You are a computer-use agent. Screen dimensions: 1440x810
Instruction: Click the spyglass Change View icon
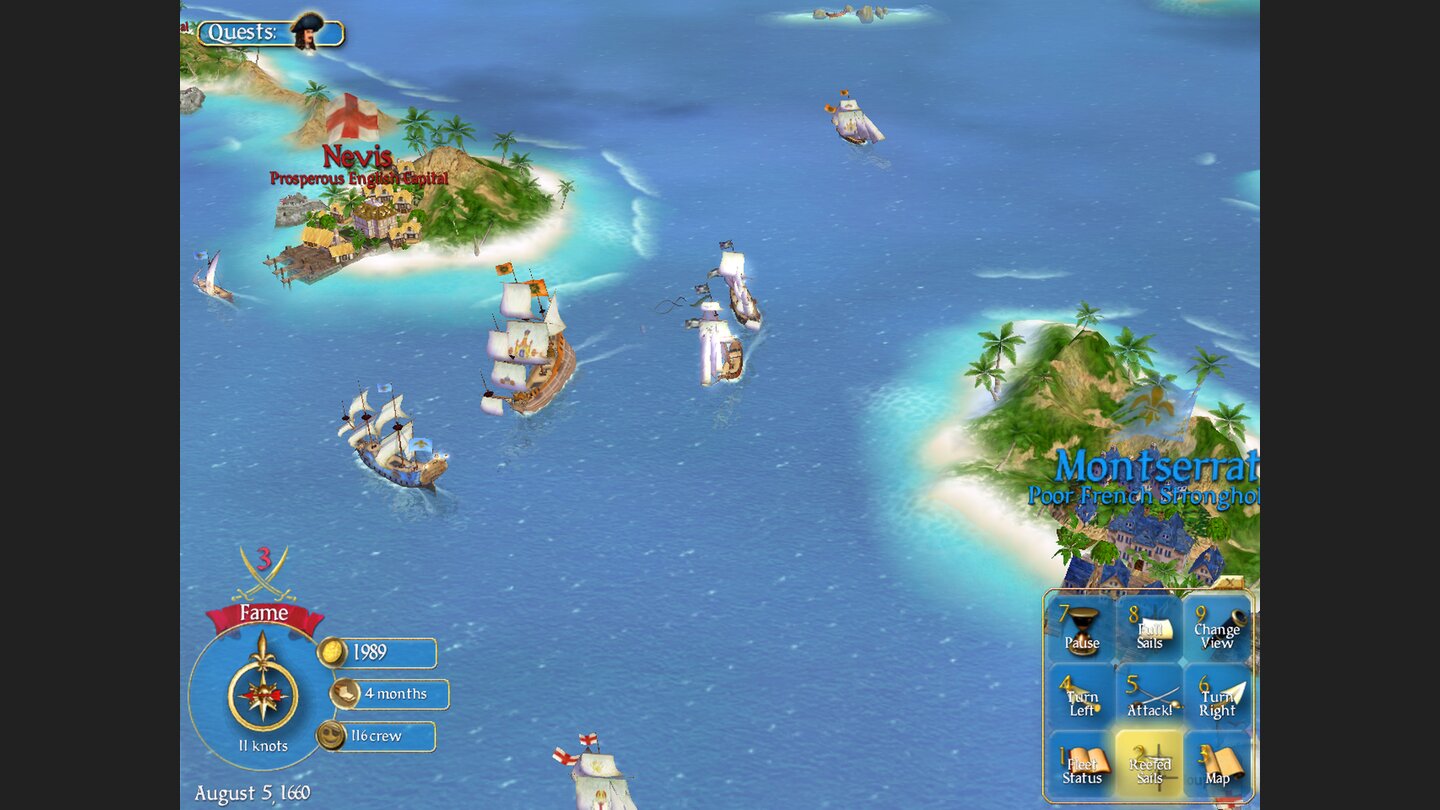point(1215,630)
